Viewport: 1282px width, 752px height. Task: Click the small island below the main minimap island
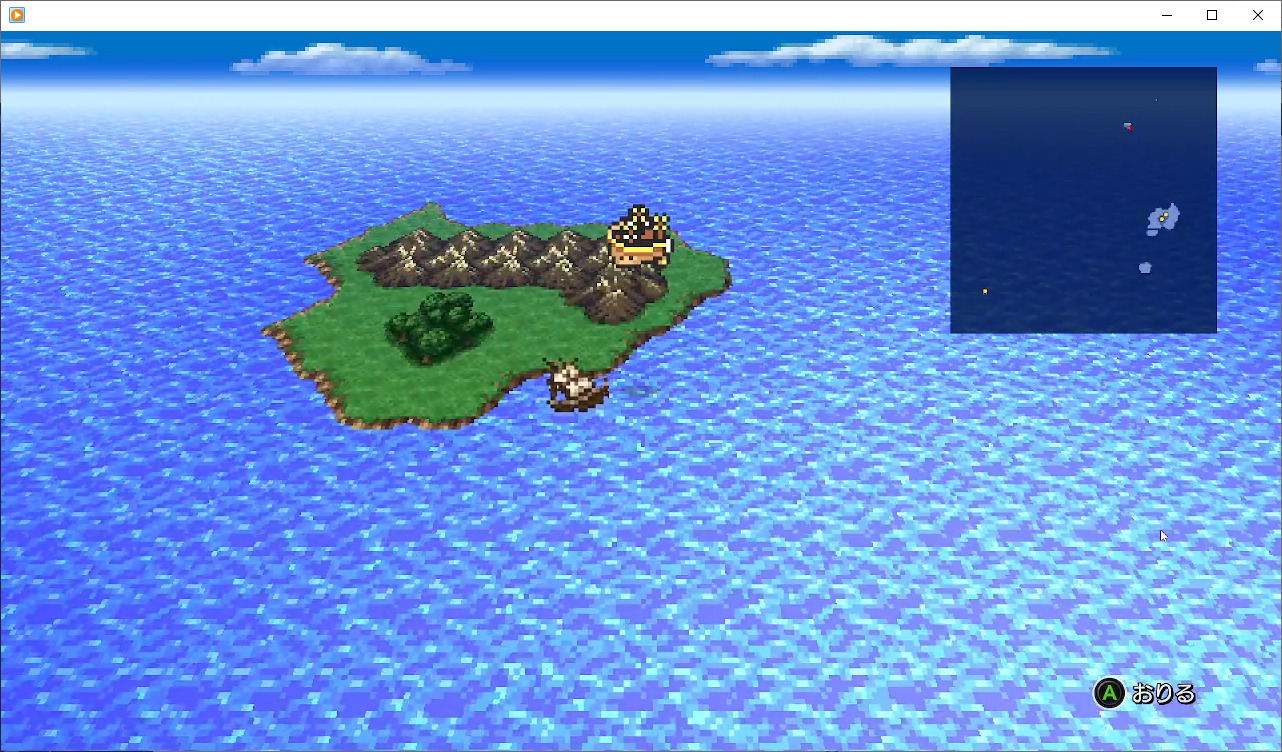(1145, 267)
